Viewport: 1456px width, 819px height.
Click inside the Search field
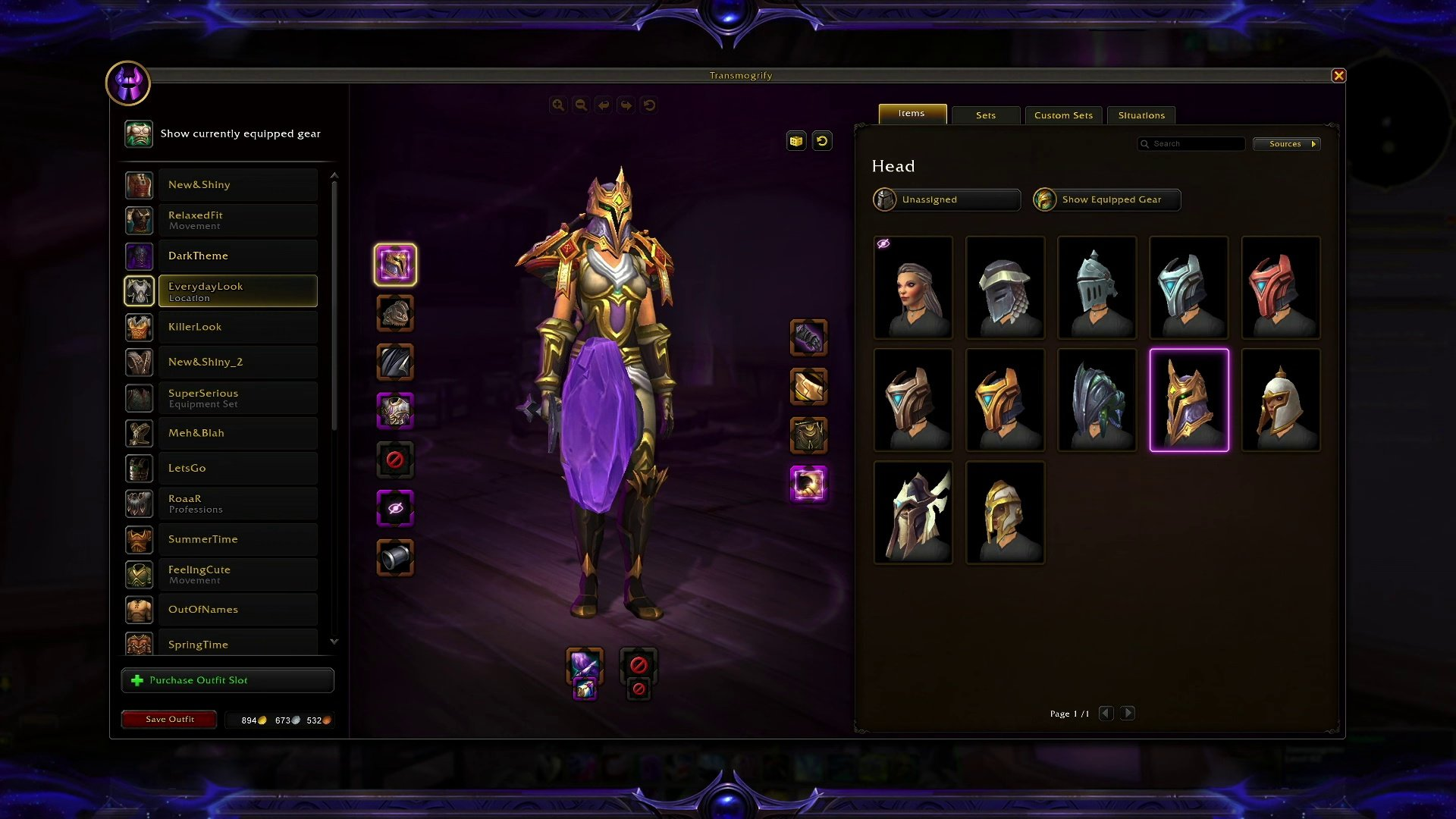coord(1191,143)
